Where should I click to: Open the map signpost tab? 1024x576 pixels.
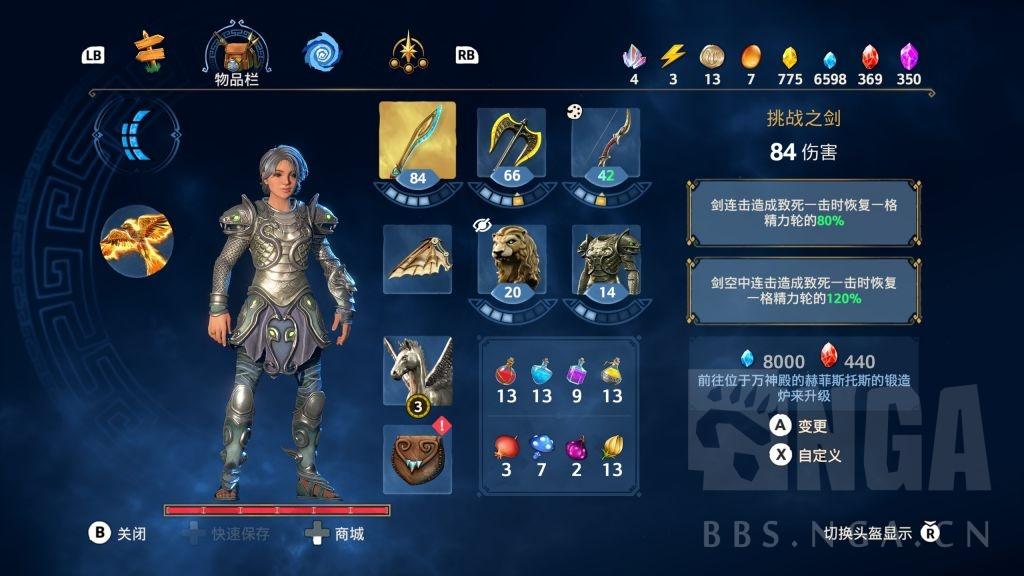point(150,51)
